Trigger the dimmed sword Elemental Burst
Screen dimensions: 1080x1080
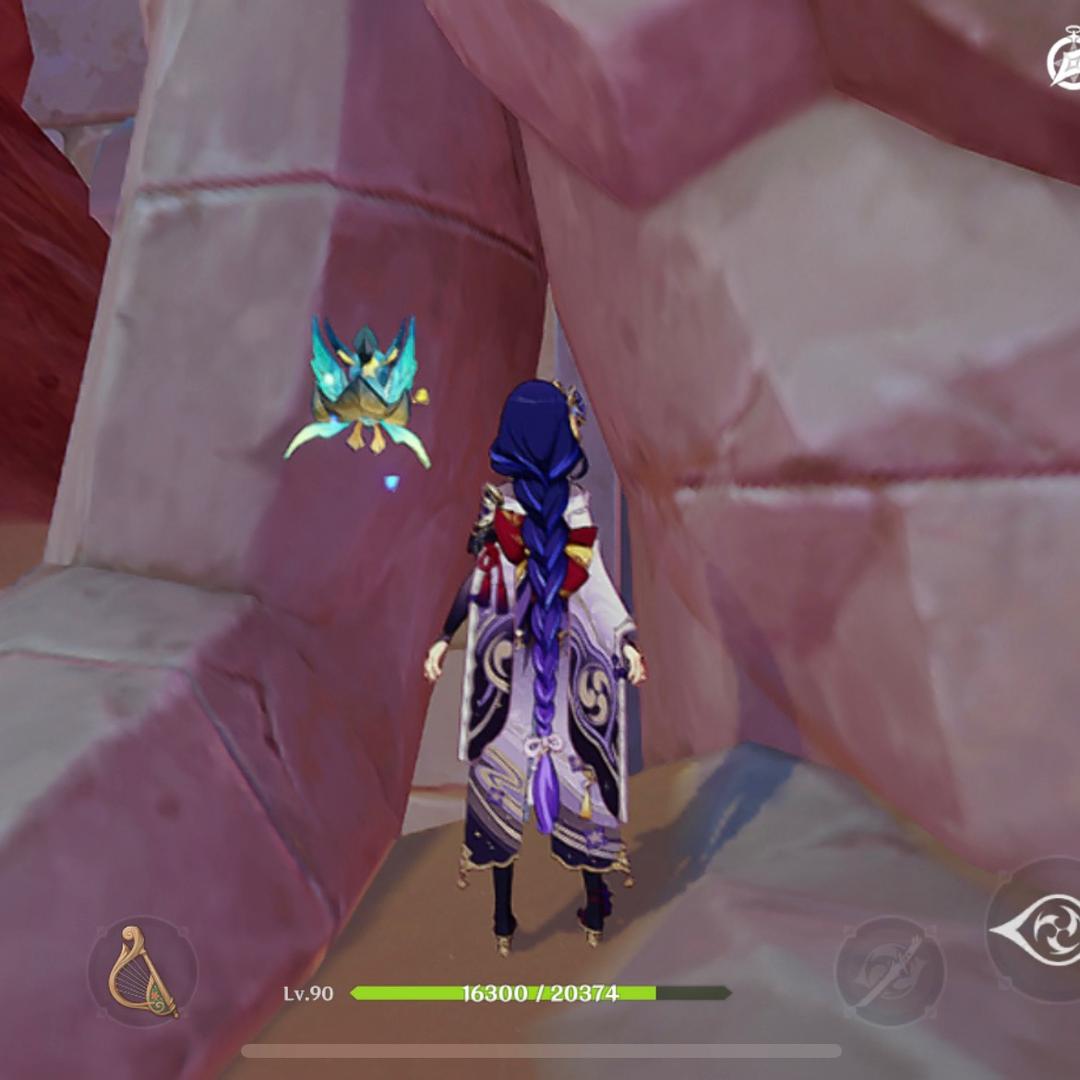point(889,970)
